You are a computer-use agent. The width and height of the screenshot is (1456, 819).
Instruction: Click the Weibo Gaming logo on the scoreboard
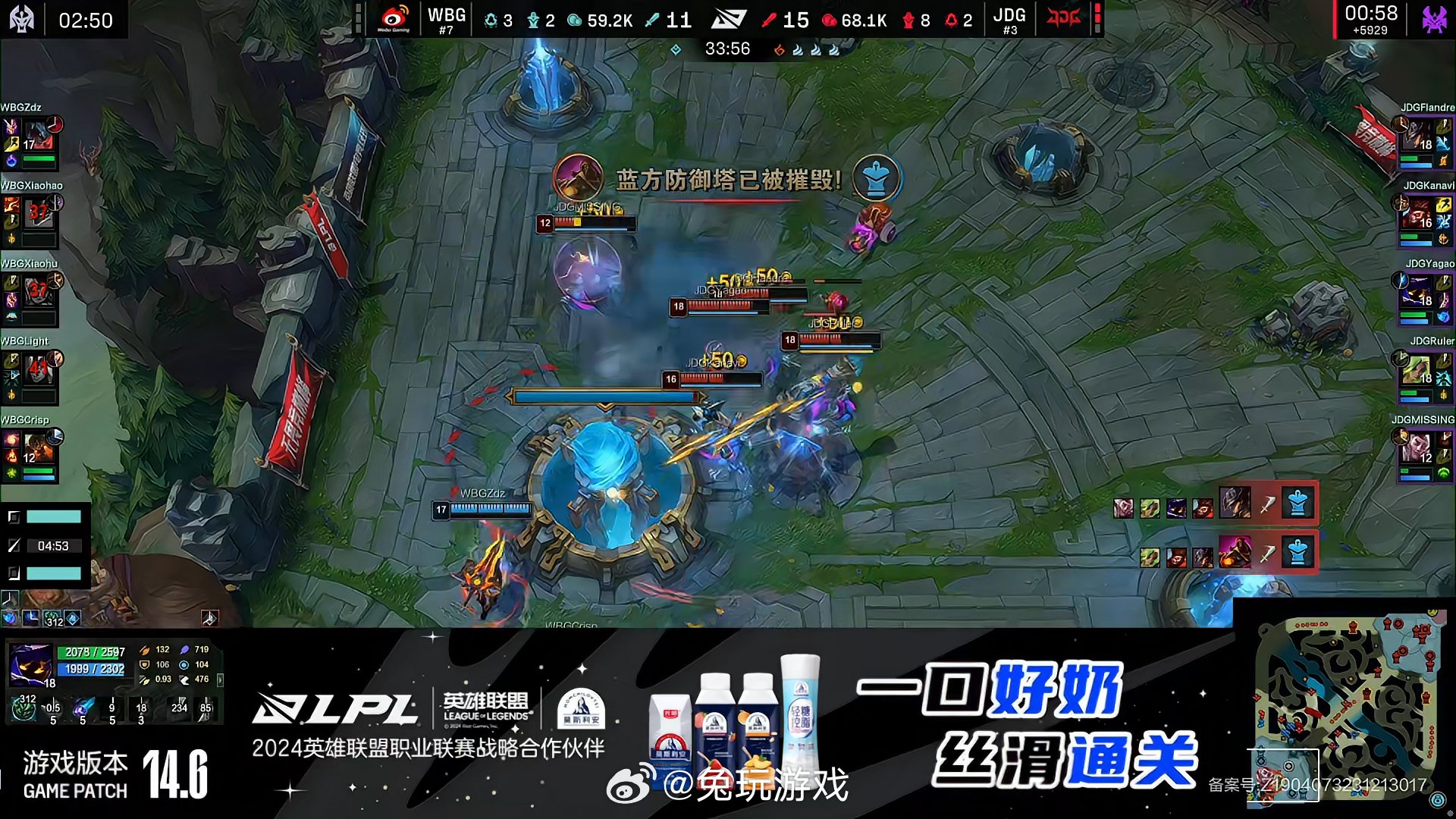point(394,17)
